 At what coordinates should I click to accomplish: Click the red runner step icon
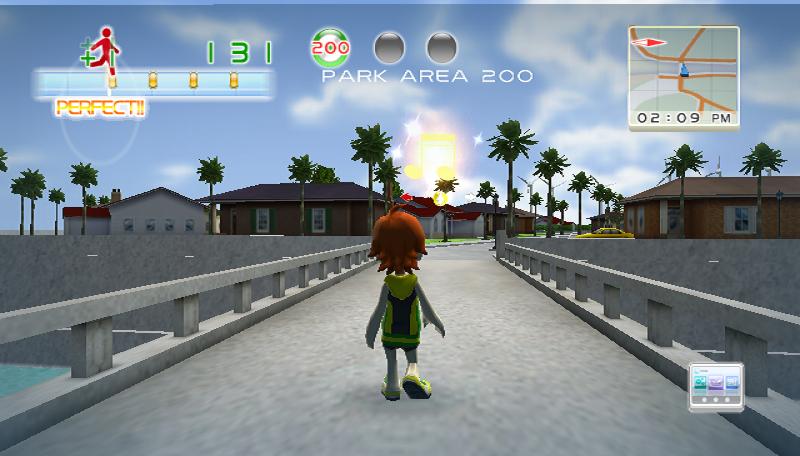[103, 50]
